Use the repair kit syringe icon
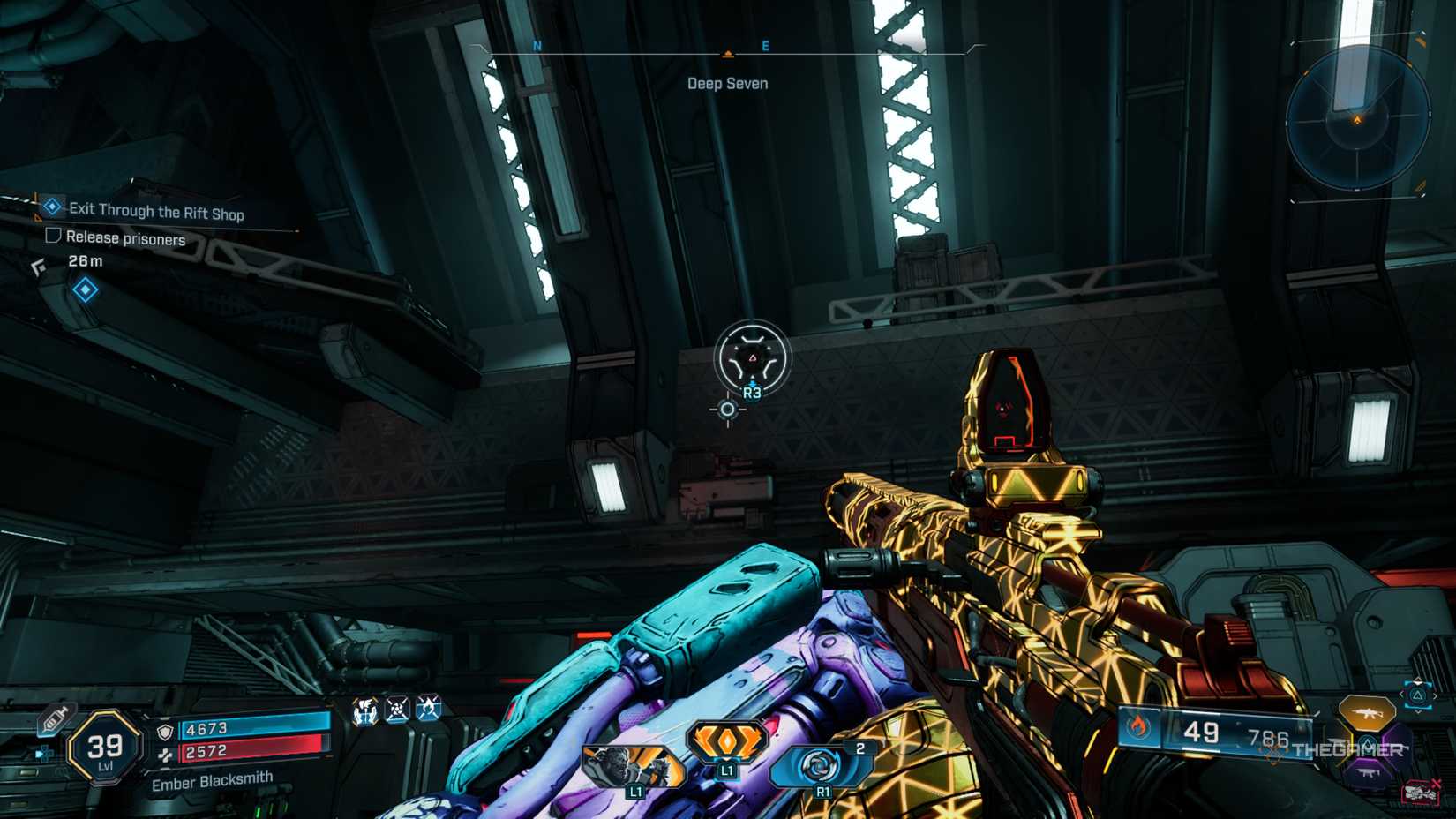This screenshot has width=1456, height=819. click(54, 719)
